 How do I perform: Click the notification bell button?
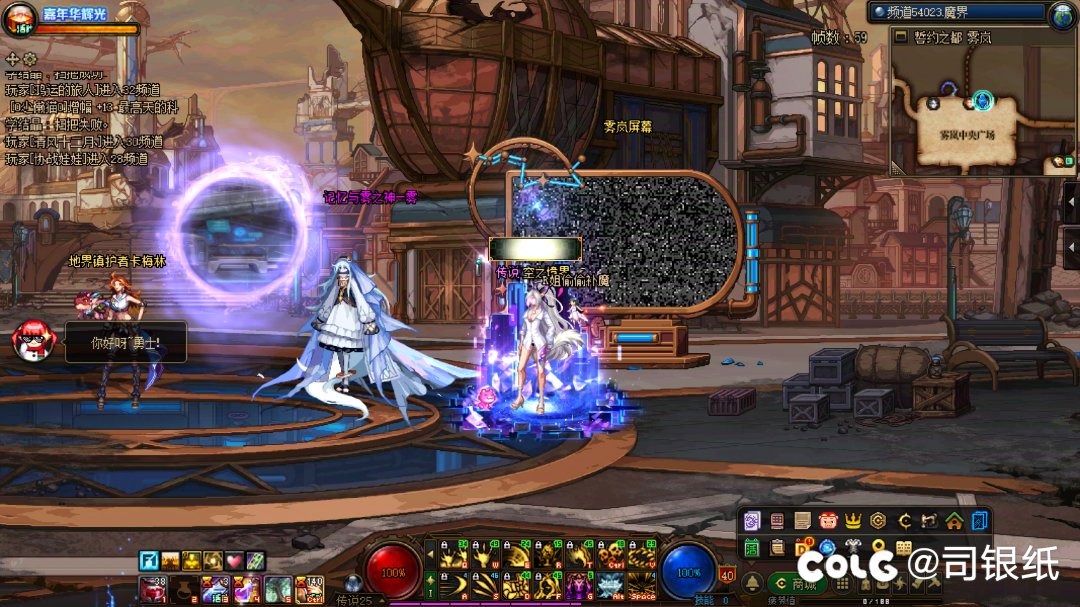pos(751,584)
